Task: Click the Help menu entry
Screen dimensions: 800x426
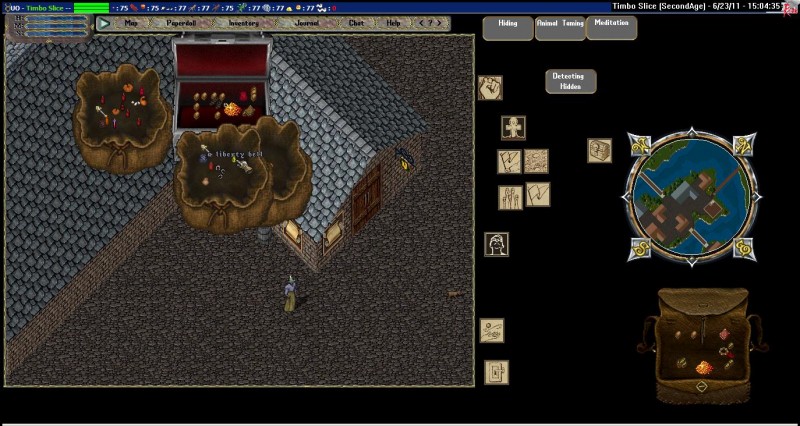Action: coord(393,23)
